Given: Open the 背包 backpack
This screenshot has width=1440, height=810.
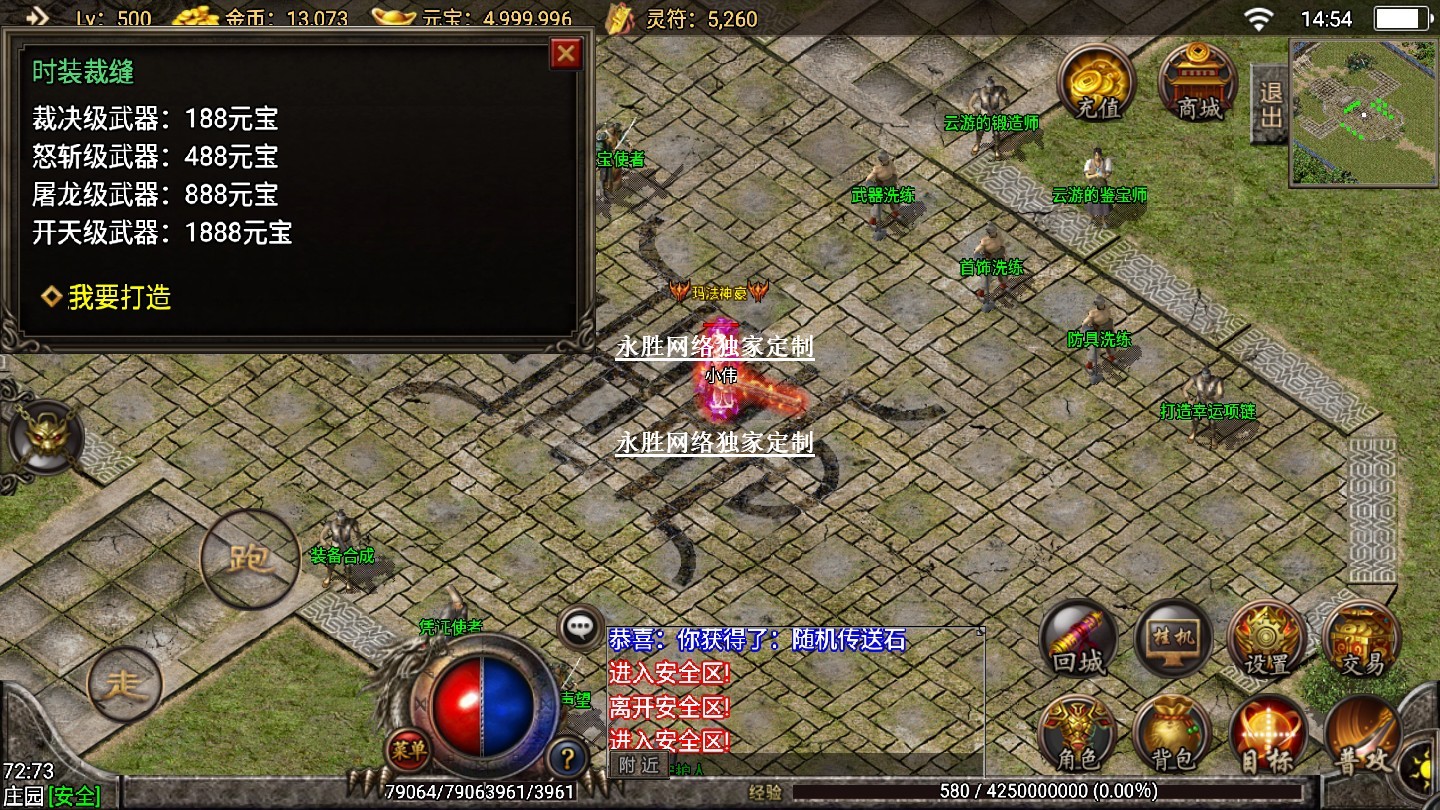Looking at the screenshot, I should click(x=1172, y=735).
